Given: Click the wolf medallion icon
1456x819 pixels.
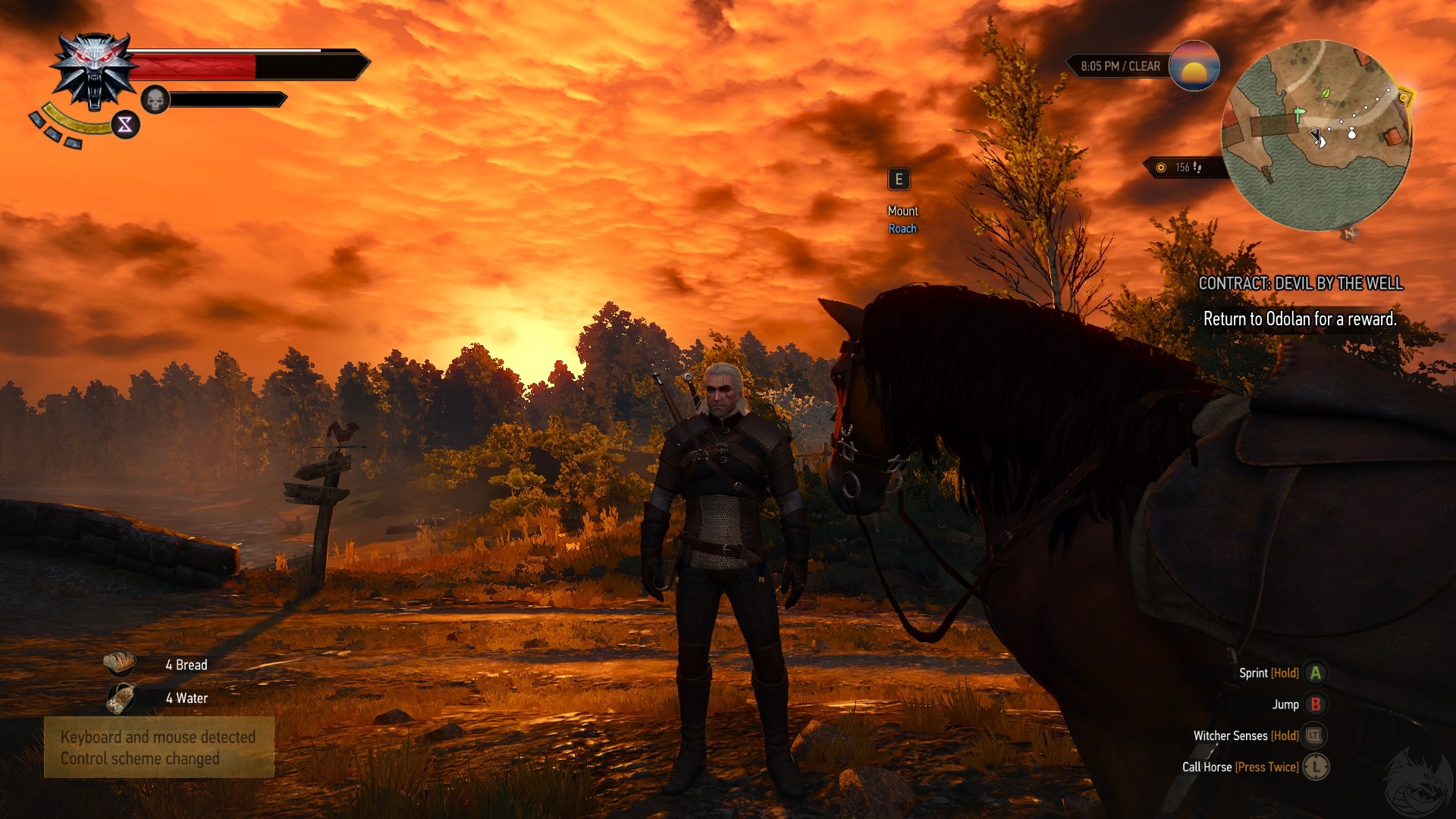Looking at the screenshot, I should click(94, 72).
